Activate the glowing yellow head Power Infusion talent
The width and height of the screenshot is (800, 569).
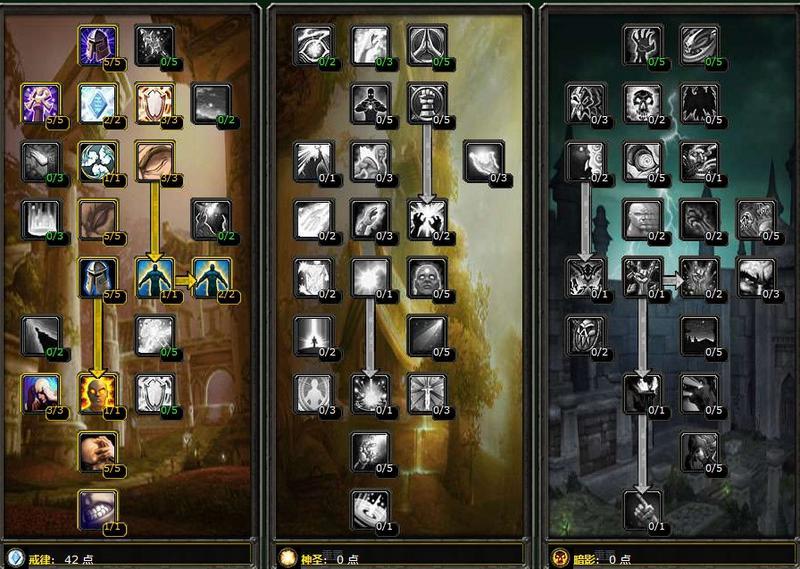[98, 392]
